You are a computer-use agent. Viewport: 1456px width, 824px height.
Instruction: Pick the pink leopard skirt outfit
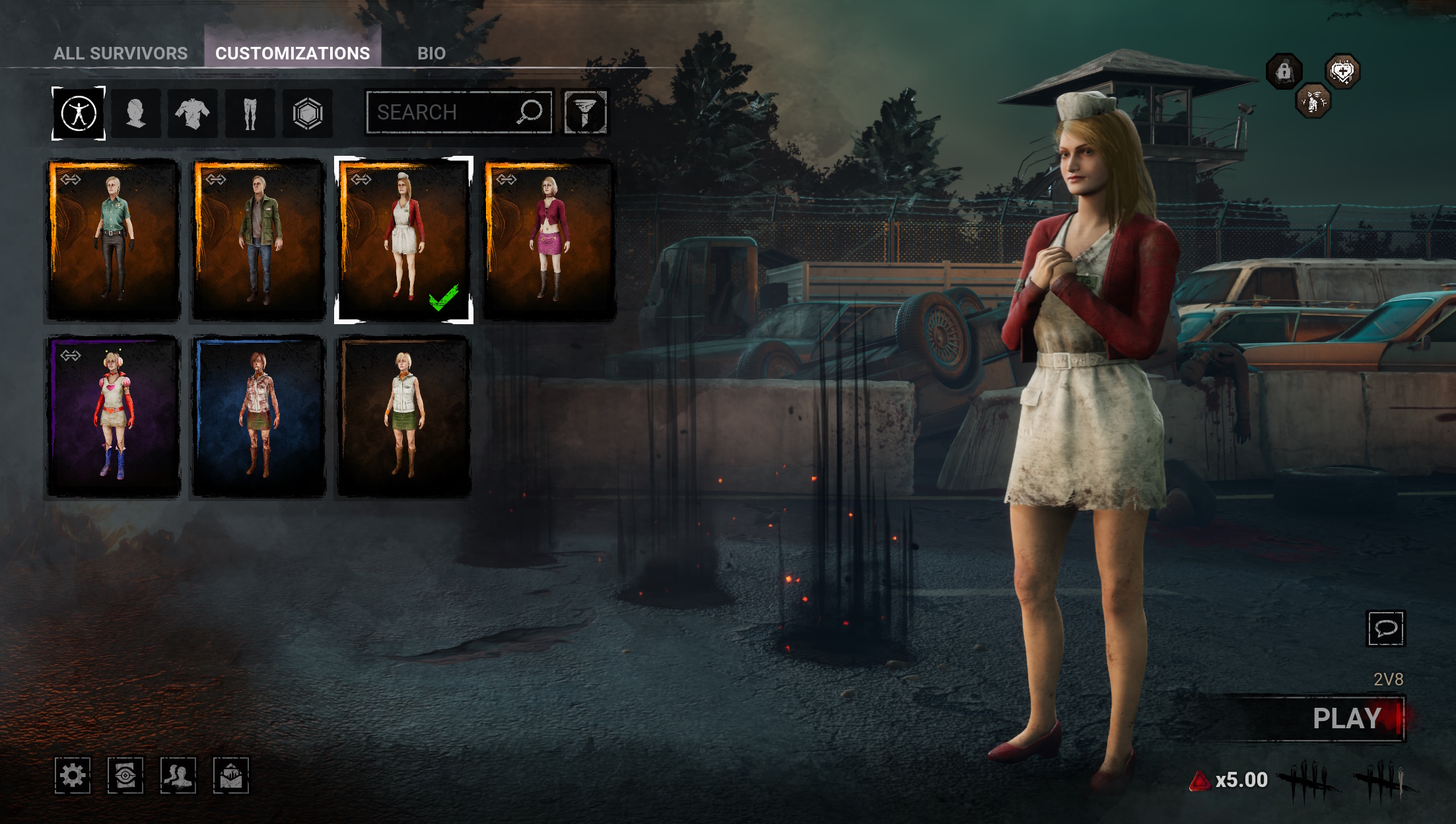click(x=549, y=240)
